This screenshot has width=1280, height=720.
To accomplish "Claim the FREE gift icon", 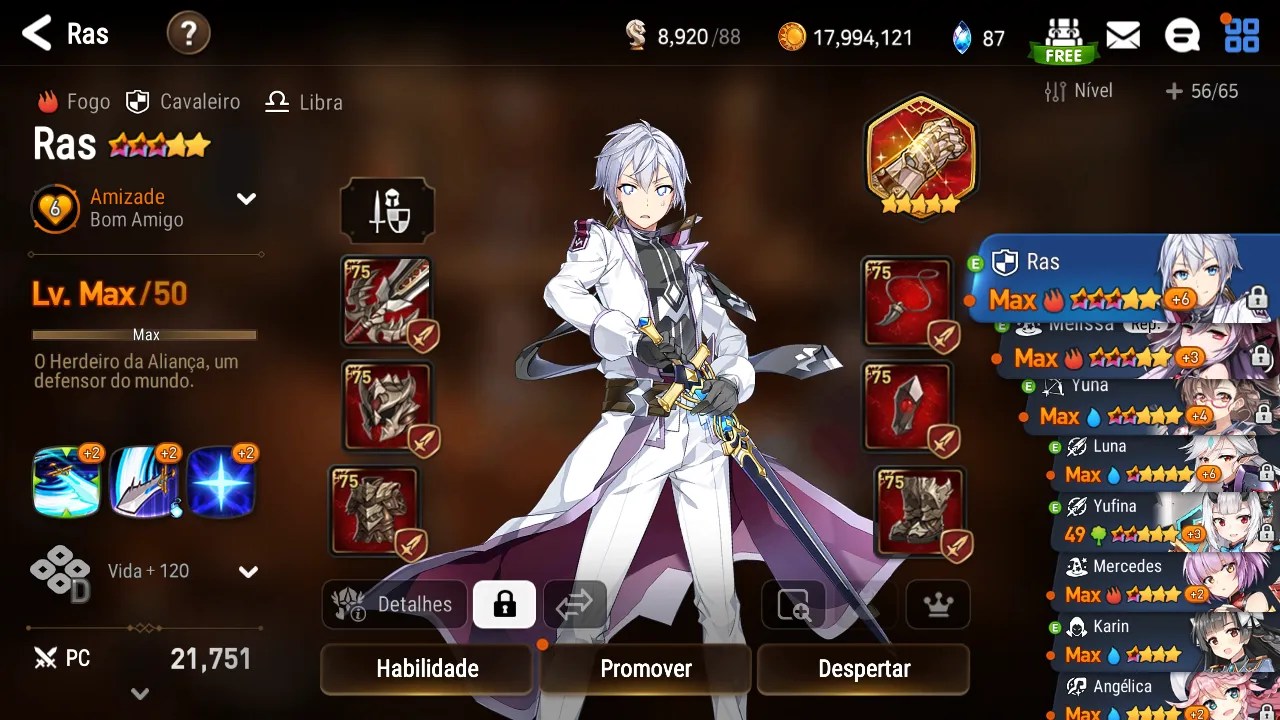I will point(1063,39).
